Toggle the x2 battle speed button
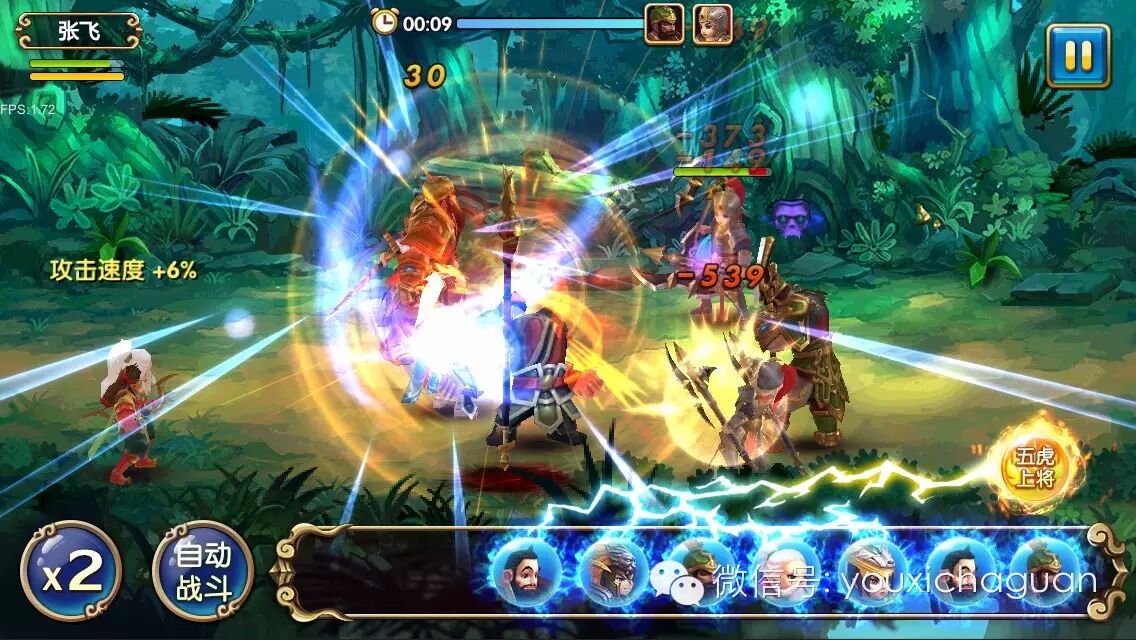Viewport: 1136px width, 640px height. click(x=71, y=571)
